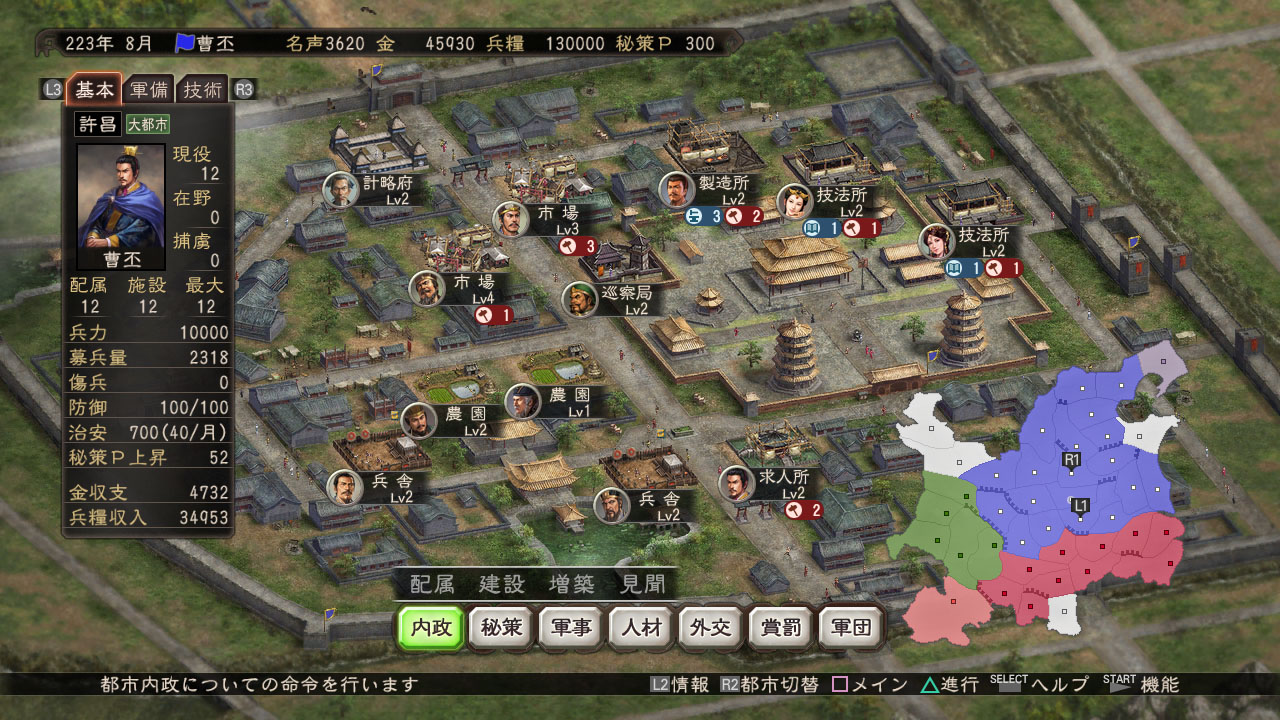Viewport: 1280px width, 720px height.
Task: Select the 見聞 submenu option
Action: click(641, 584)
